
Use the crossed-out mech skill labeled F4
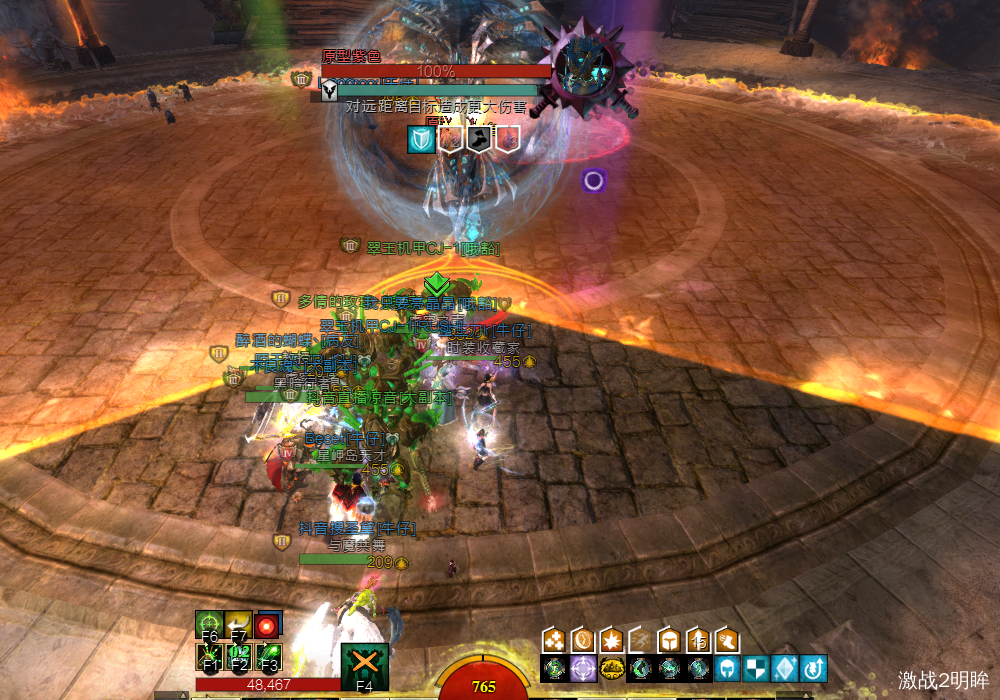364,667
